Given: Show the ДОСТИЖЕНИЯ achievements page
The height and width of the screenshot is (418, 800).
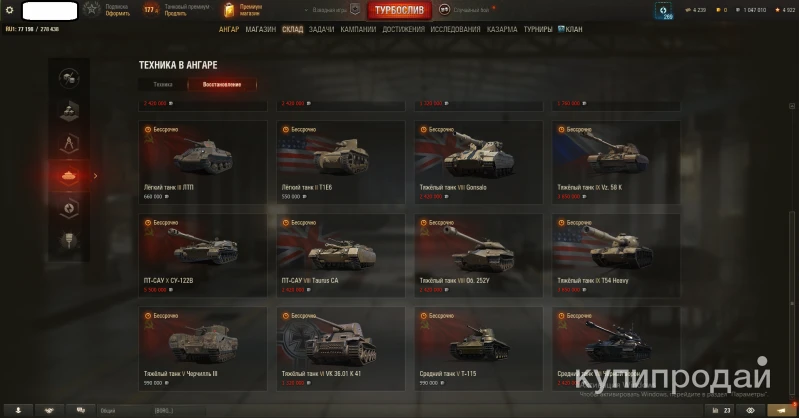Looking at the screenshot, I should tap(403, 30).
